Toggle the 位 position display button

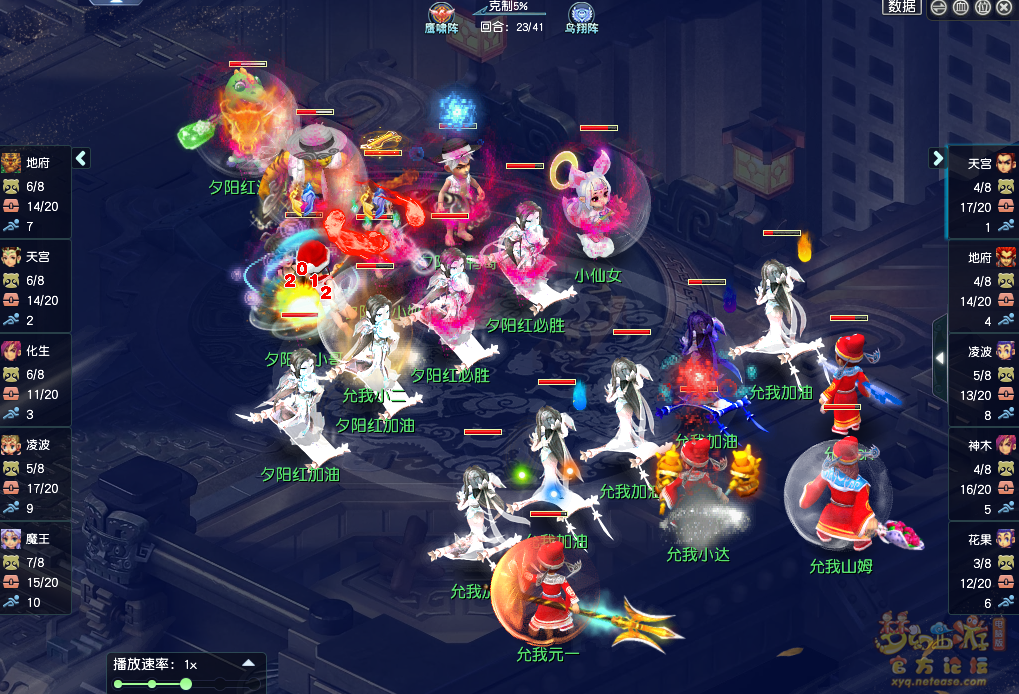point(983,8)
